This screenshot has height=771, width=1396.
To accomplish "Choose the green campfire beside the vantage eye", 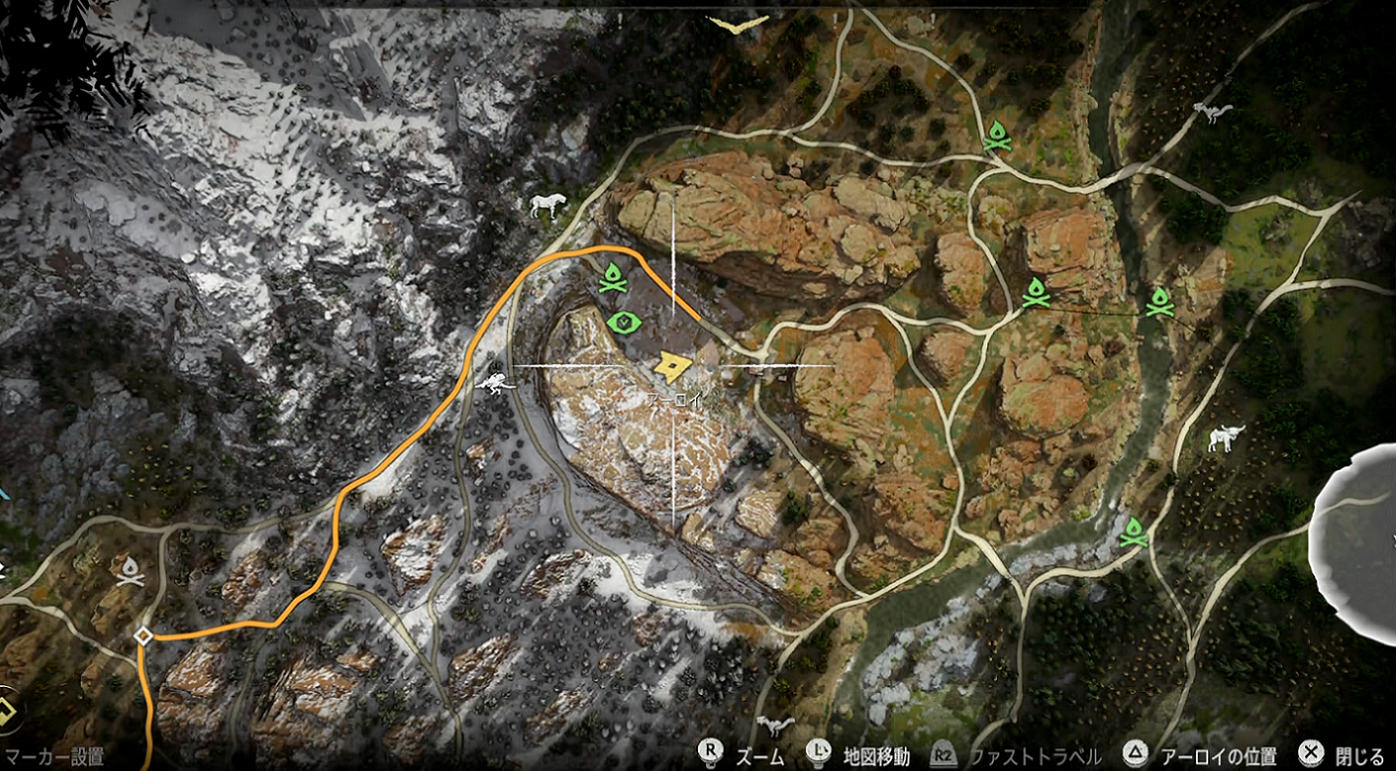I will pyautogui.click(x=613, y=279).
